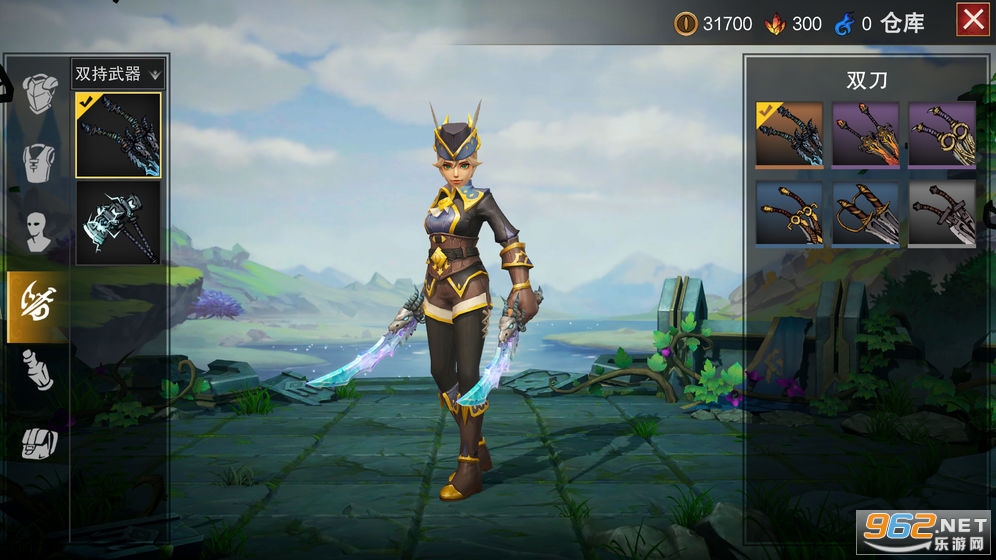
Task: Select the equipped dual blades in the left list
Action: point(118,135)
